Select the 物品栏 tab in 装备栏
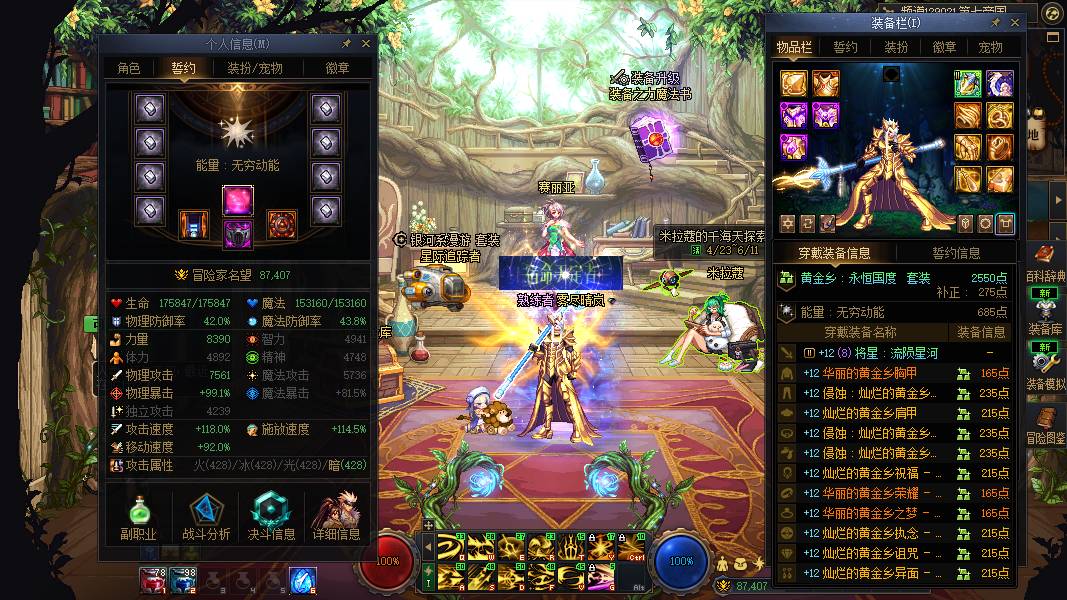 point(794,47)
